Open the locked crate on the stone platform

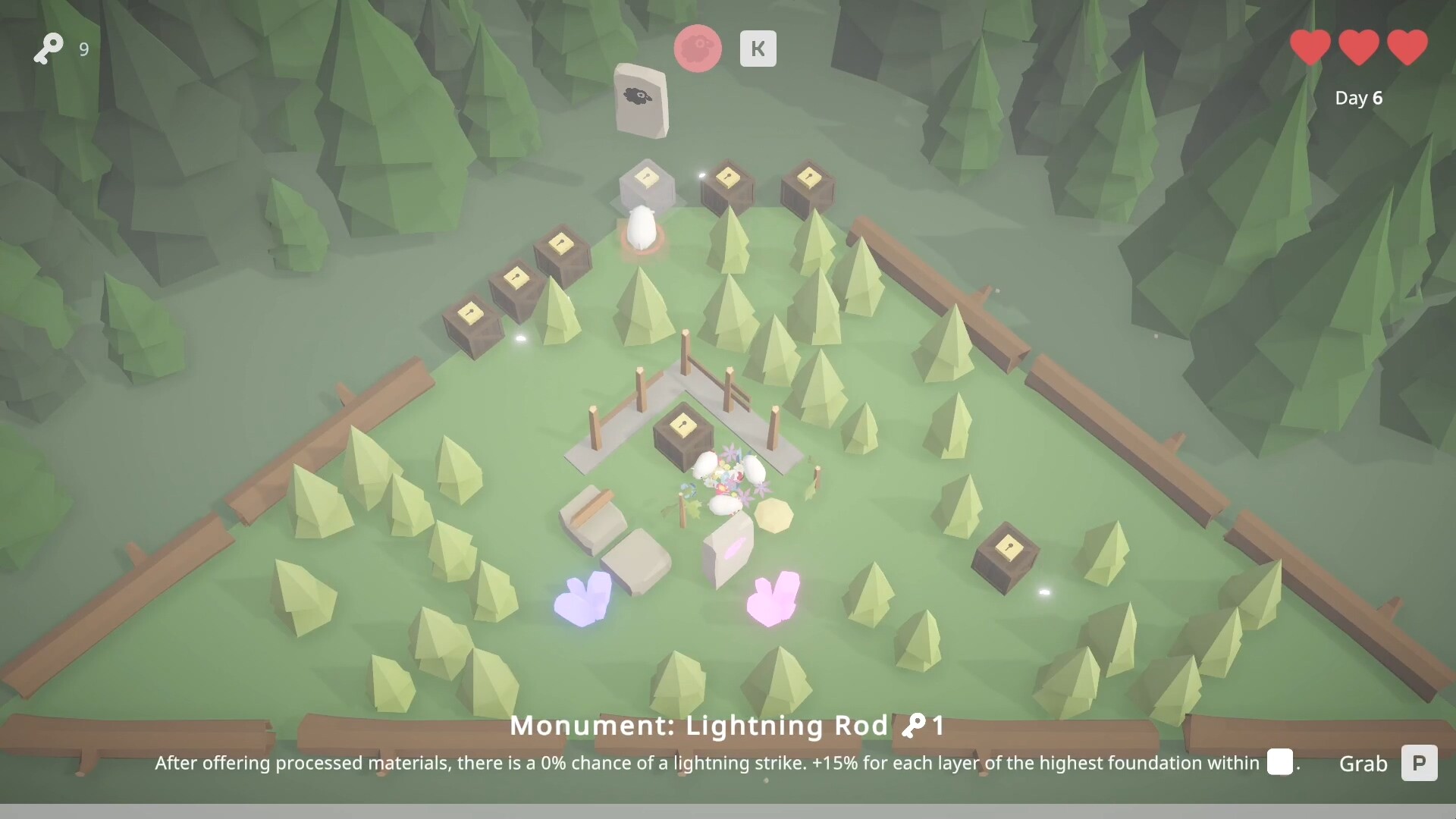click(x=682, y=436)
